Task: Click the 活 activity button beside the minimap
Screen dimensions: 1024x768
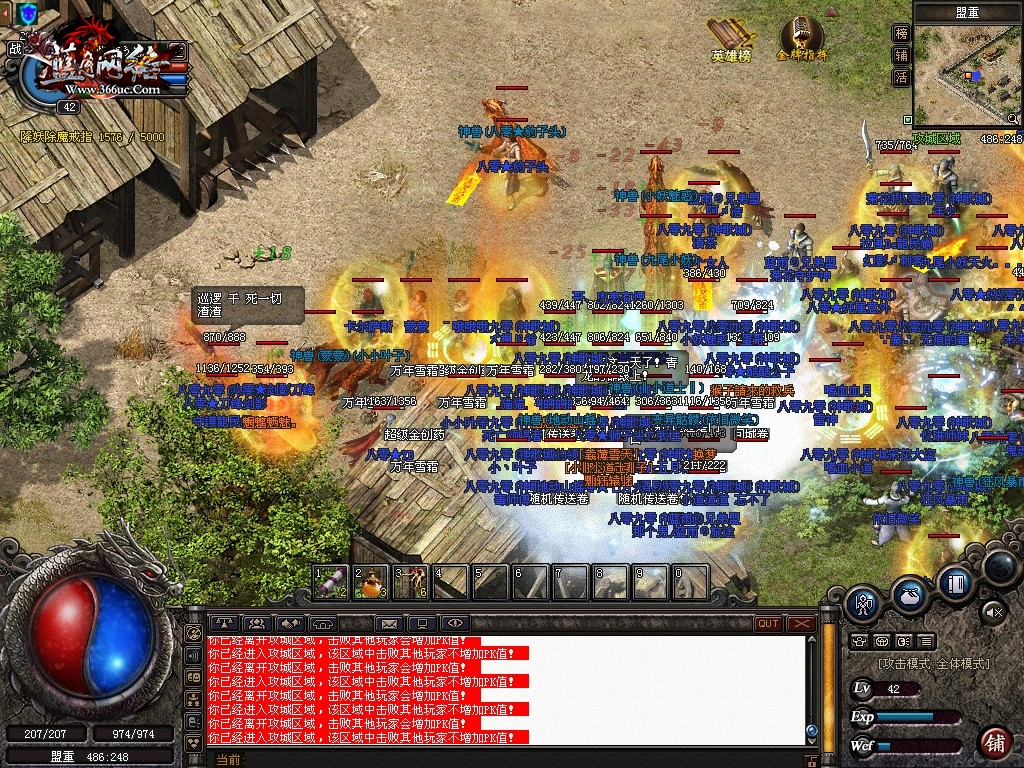Action: coord(901,77)
